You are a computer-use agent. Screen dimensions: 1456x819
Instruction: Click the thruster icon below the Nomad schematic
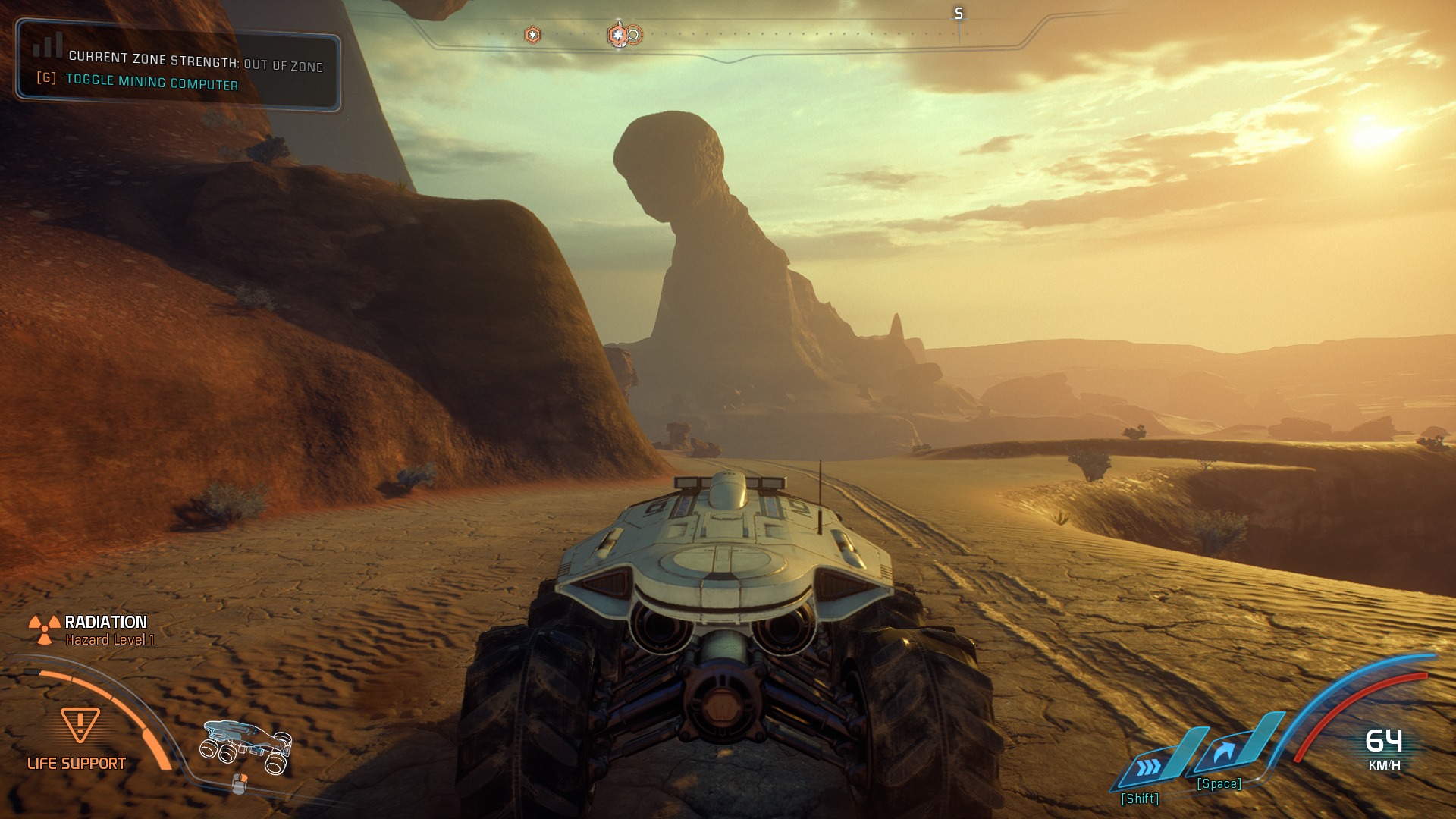tap(239, 783)
